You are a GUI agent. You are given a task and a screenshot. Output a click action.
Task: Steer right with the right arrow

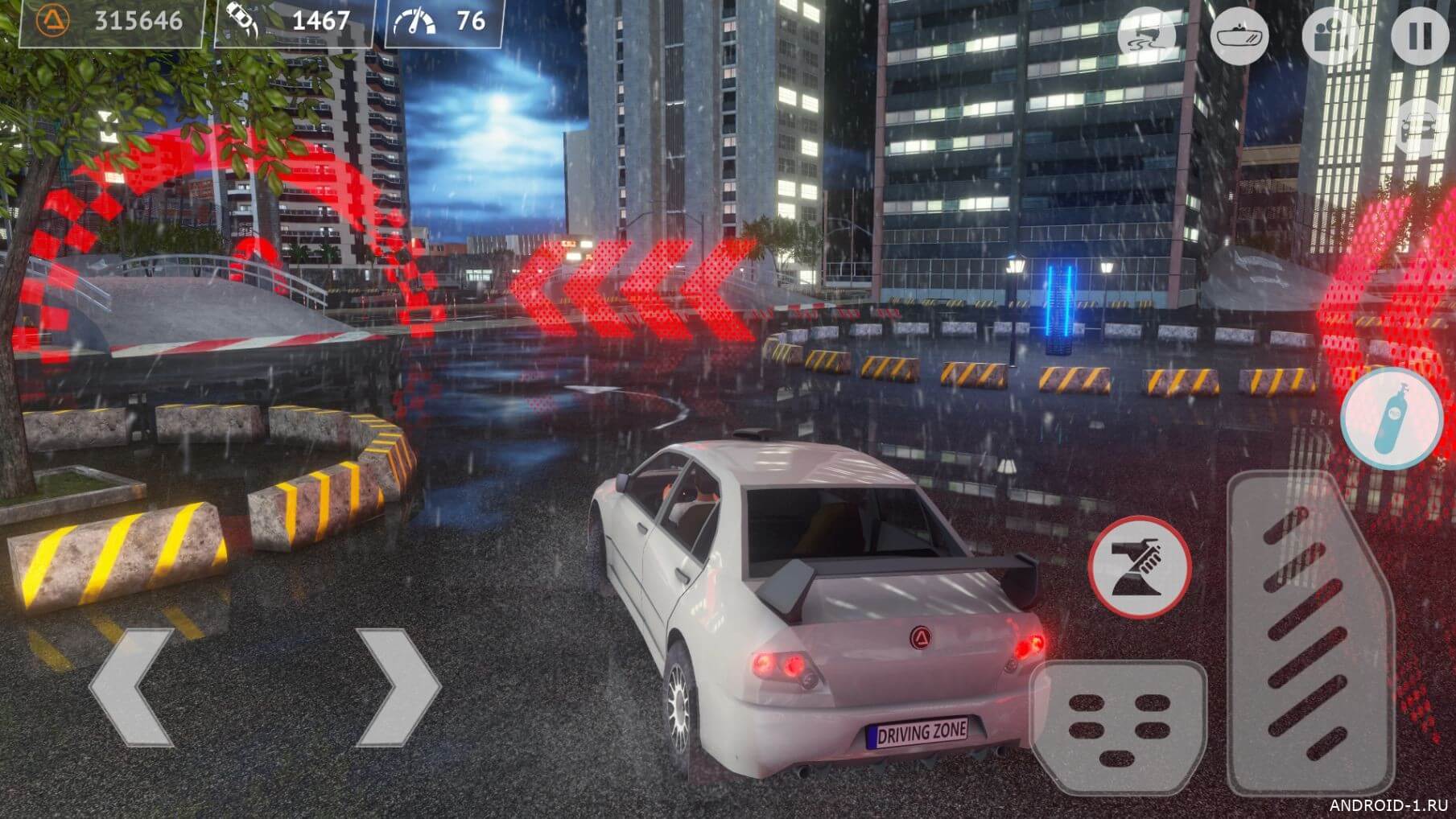[x=398, y=686]
